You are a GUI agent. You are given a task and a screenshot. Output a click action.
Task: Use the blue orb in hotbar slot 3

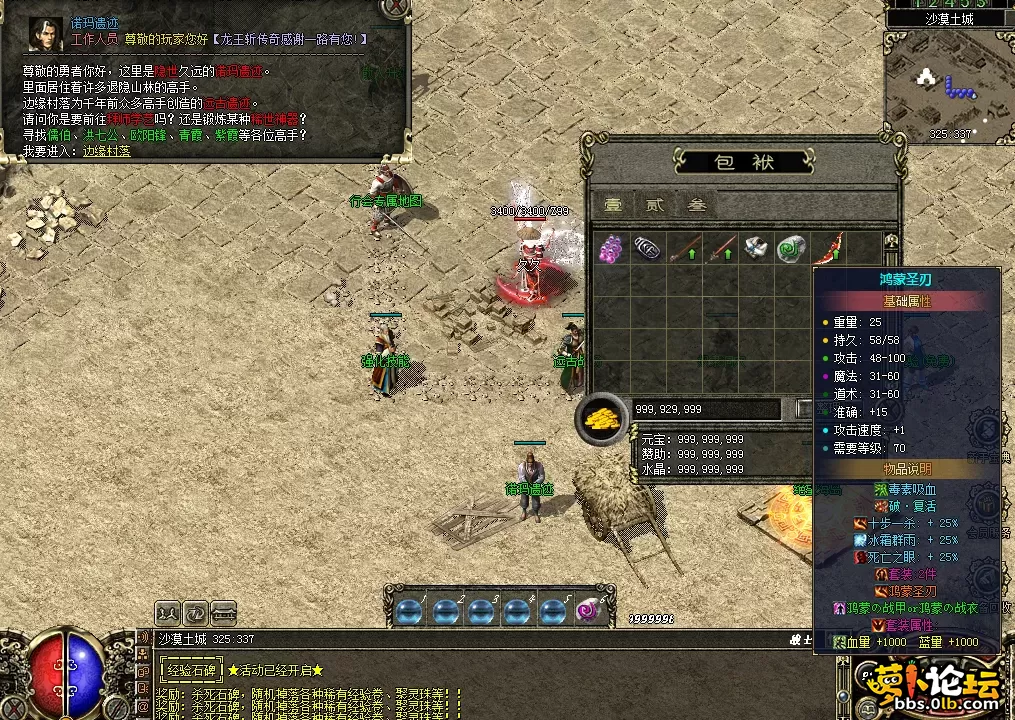pos(482,610)
